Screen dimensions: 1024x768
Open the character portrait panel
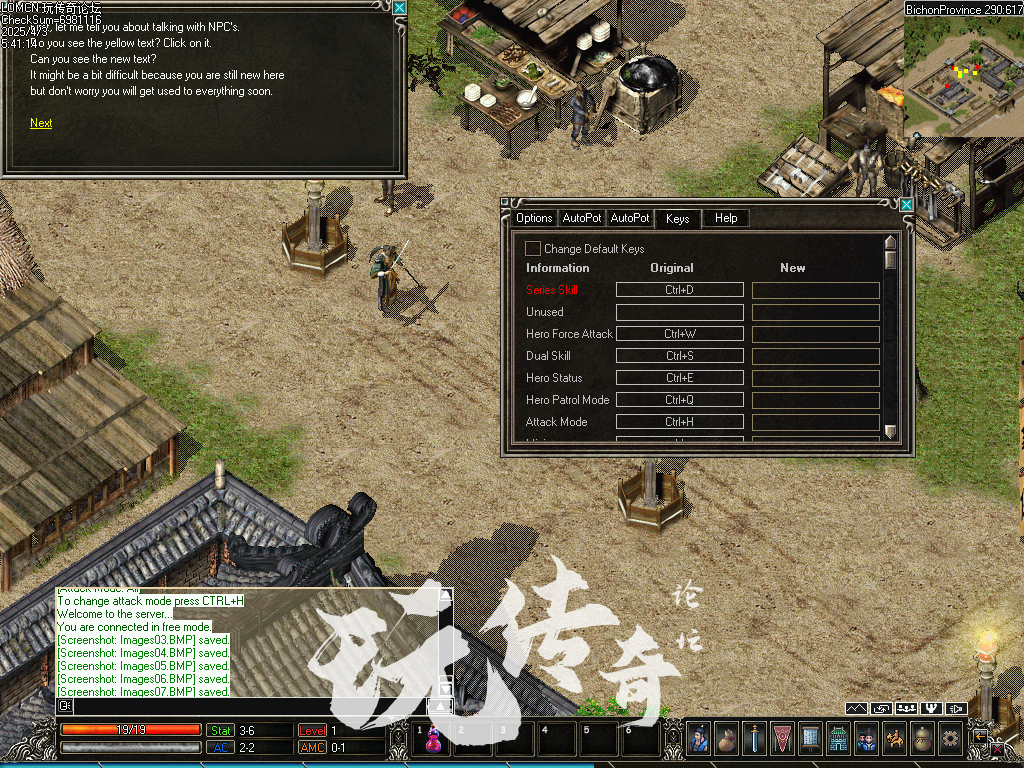[698, 738]
